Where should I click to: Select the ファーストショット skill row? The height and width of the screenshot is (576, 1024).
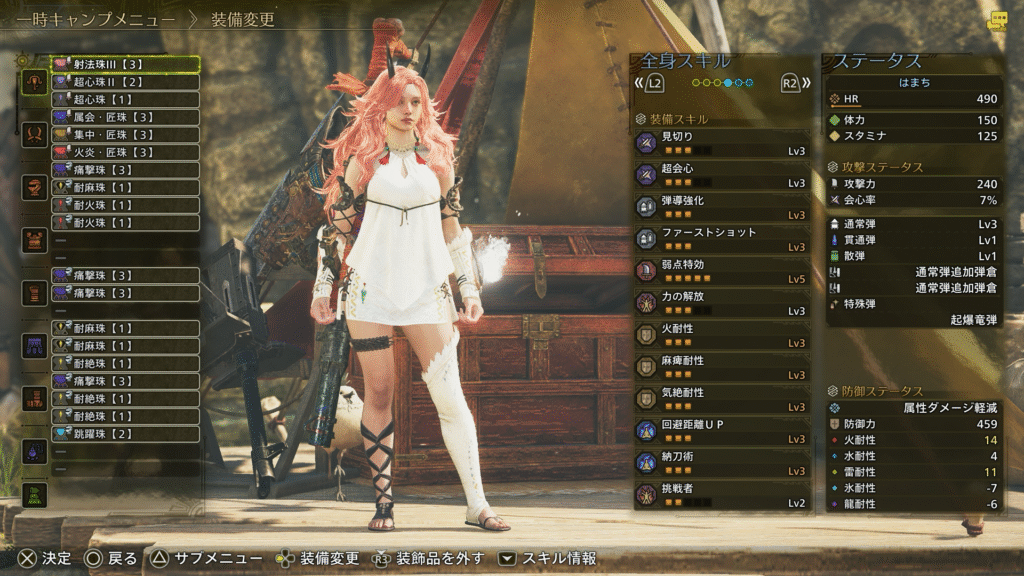pos(722,239)
